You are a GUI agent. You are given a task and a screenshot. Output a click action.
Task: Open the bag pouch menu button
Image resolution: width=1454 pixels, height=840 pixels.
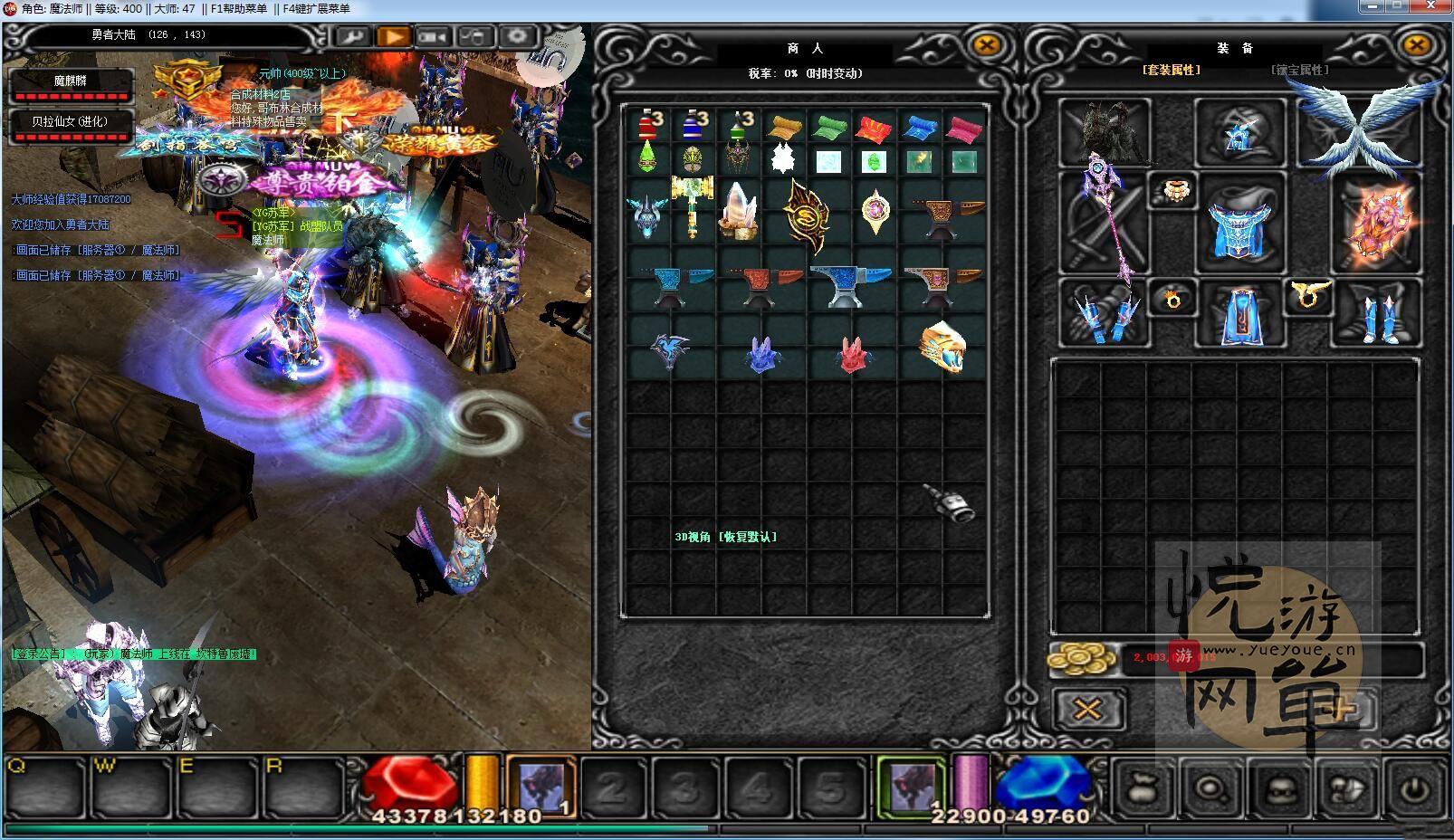[x=1143, y=787]
